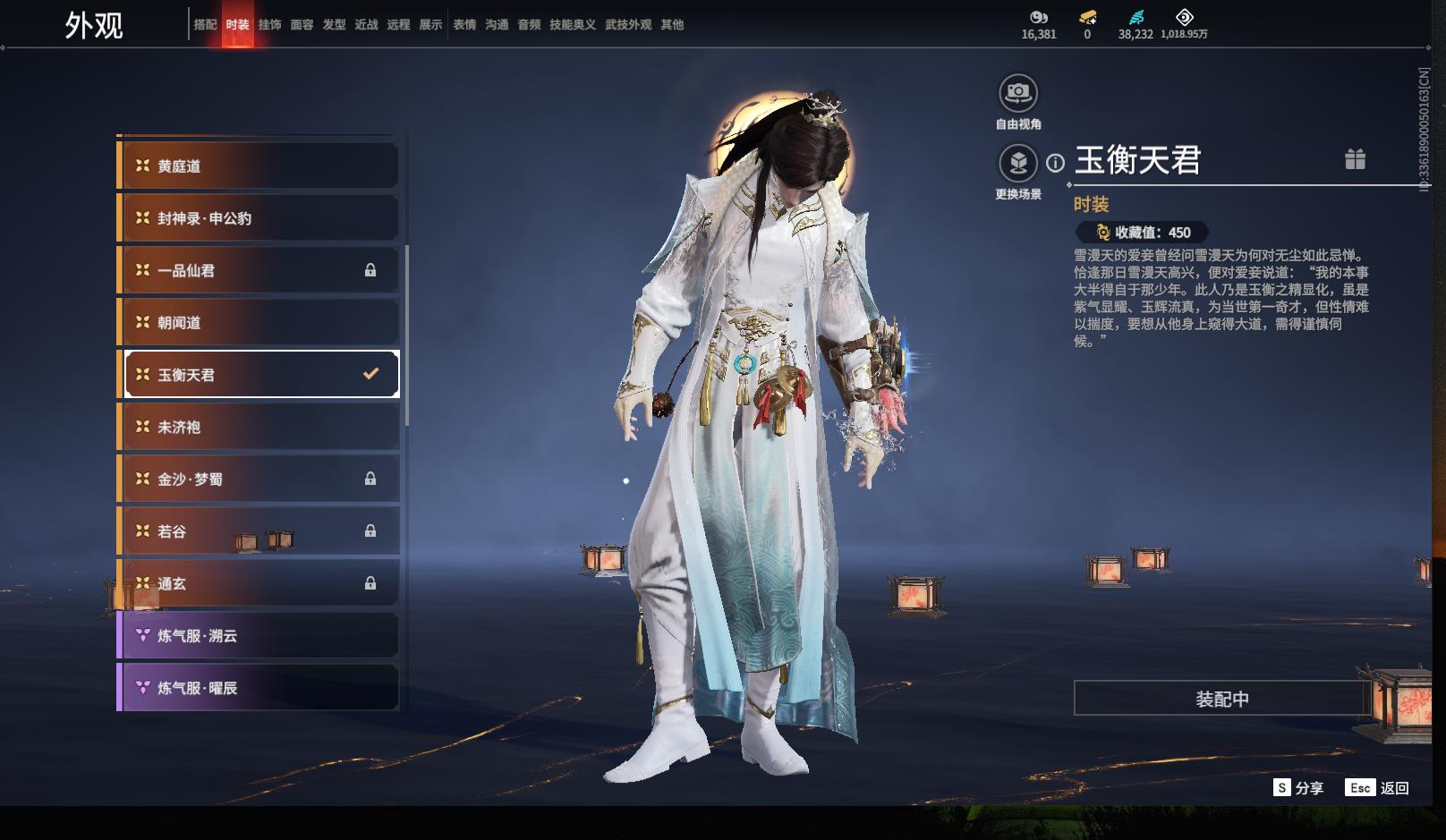The width and height of the screenshot is (1446, 840).
Task: Show info via the ⓘ icon
Action: point(1056,163)
